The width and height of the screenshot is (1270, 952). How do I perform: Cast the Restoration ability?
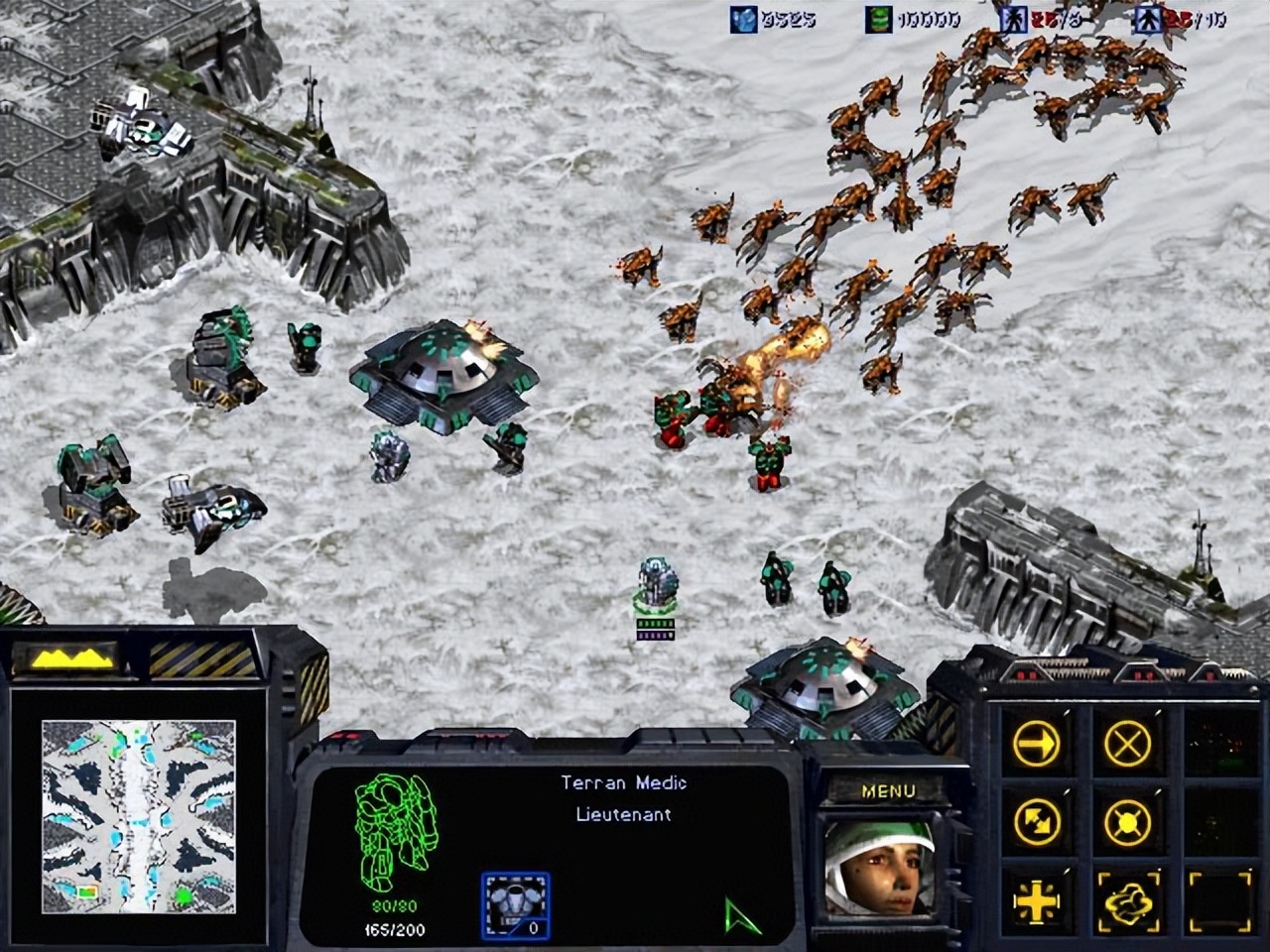pos(1128,901)
